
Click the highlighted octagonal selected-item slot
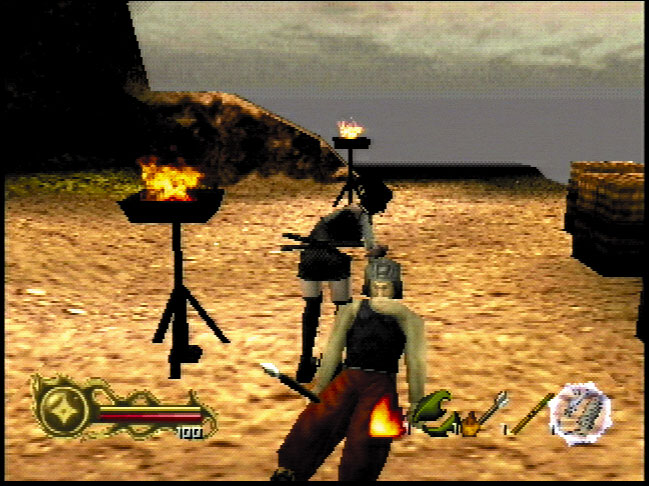point(580,411)
